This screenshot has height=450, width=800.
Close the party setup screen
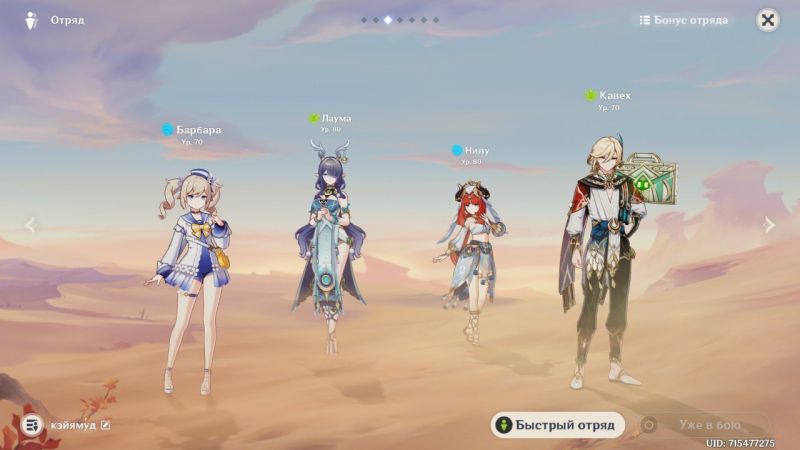point(767,20)
